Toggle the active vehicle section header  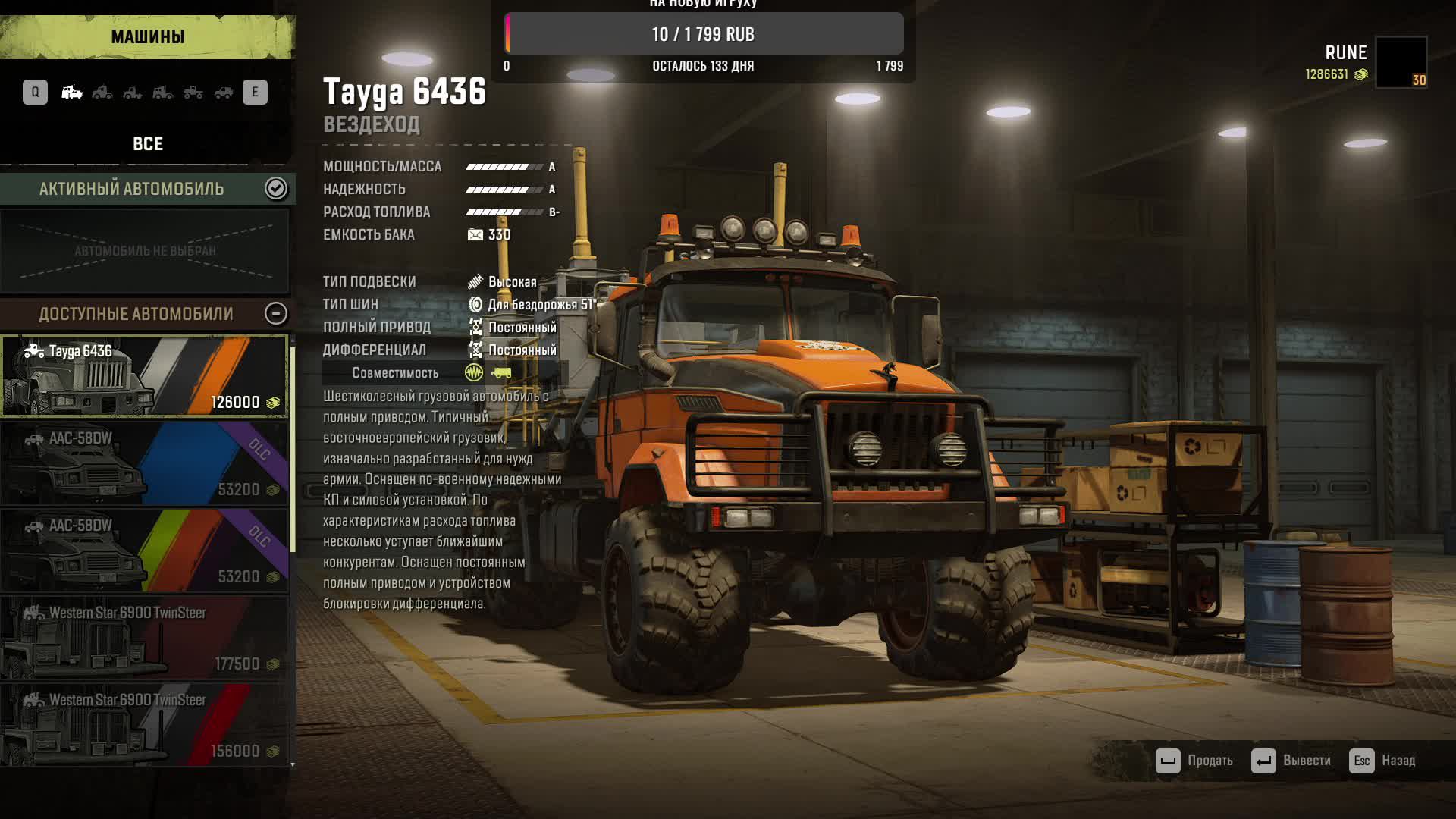tap(276, 188)
